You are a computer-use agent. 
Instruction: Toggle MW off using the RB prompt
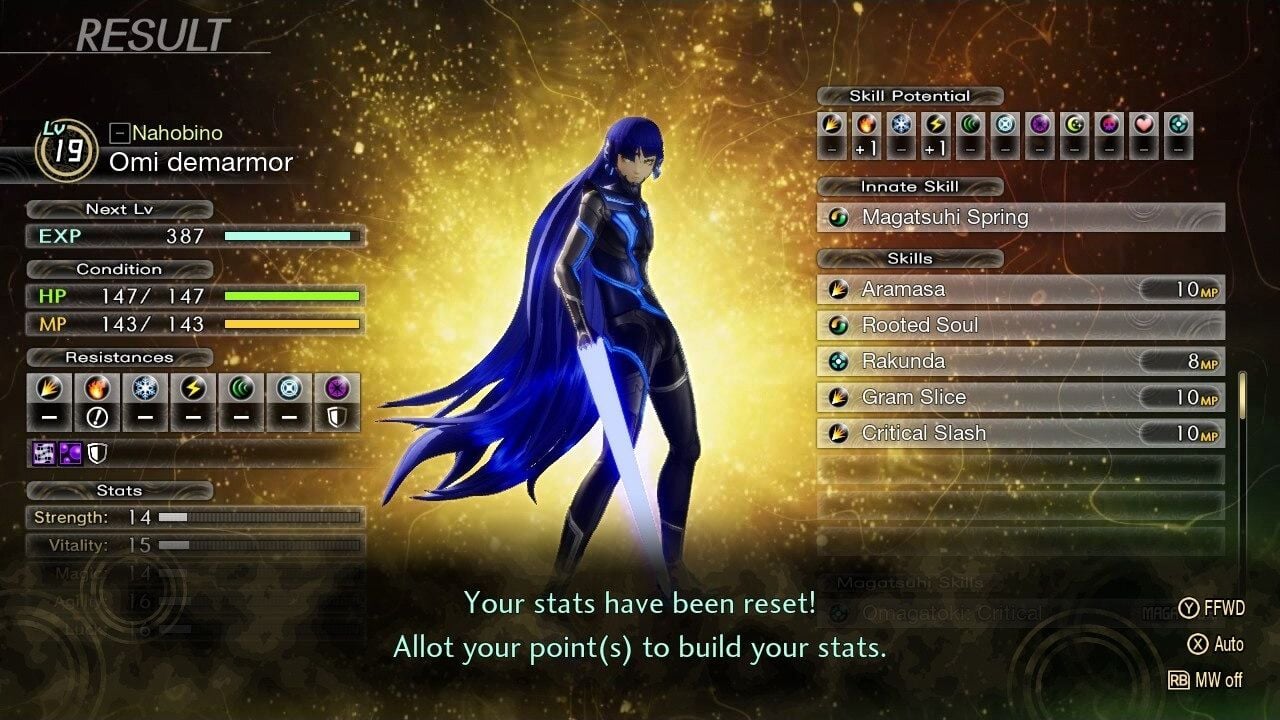pyautogui.click(x=1208, y=681)
